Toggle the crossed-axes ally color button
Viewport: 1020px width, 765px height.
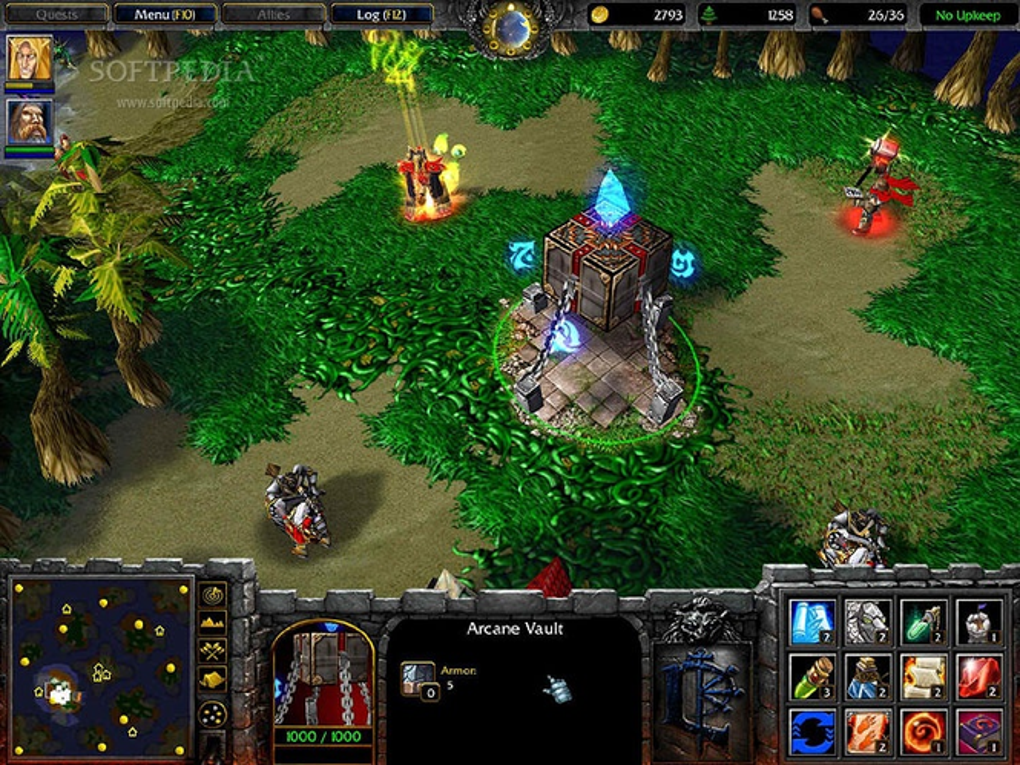(x=213, y=652)
